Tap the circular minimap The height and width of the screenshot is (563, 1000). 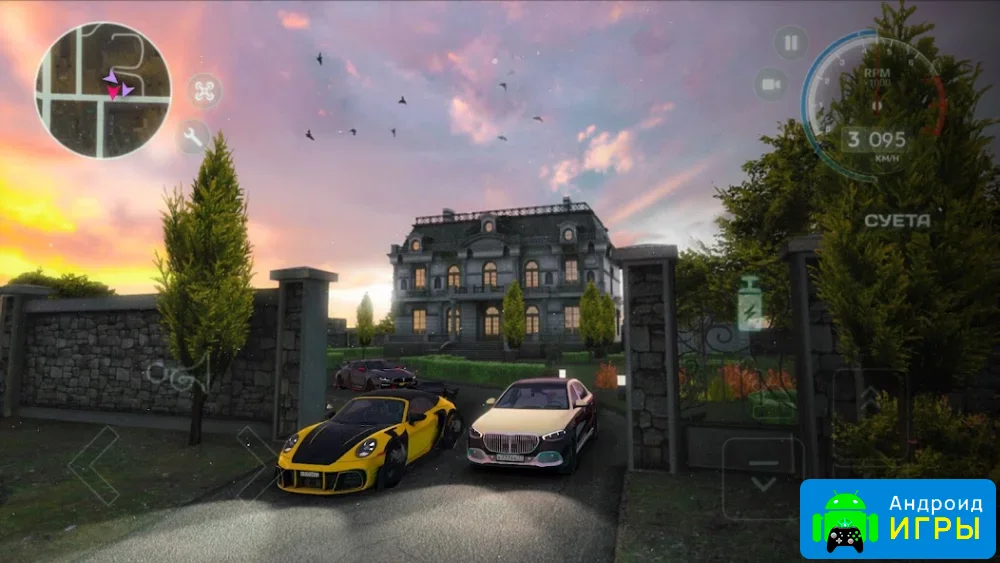[103, 90]
